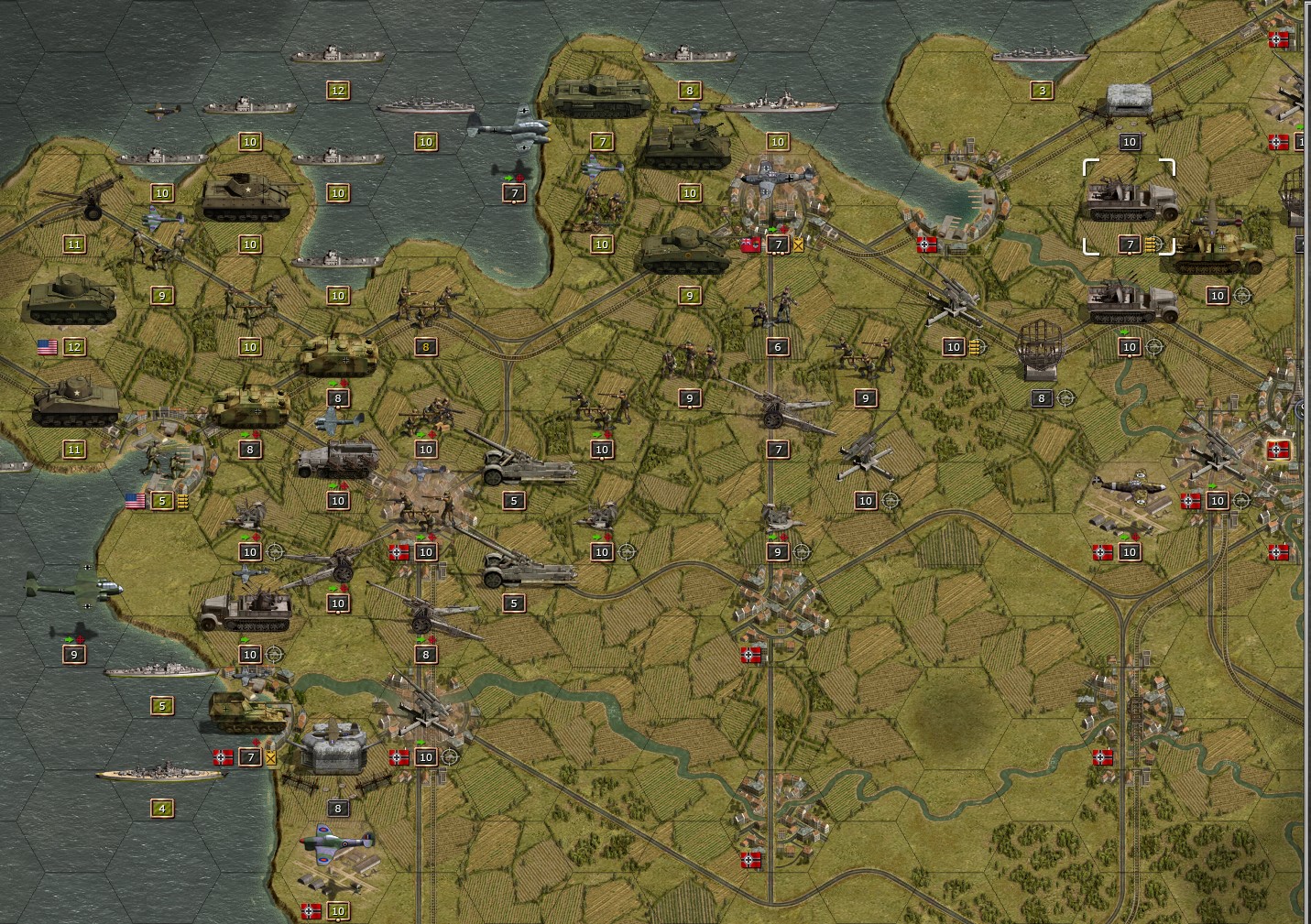Click the ammo bullets icon beside the selected unit
The image size is (1311, 924).
click(1154, 245)
